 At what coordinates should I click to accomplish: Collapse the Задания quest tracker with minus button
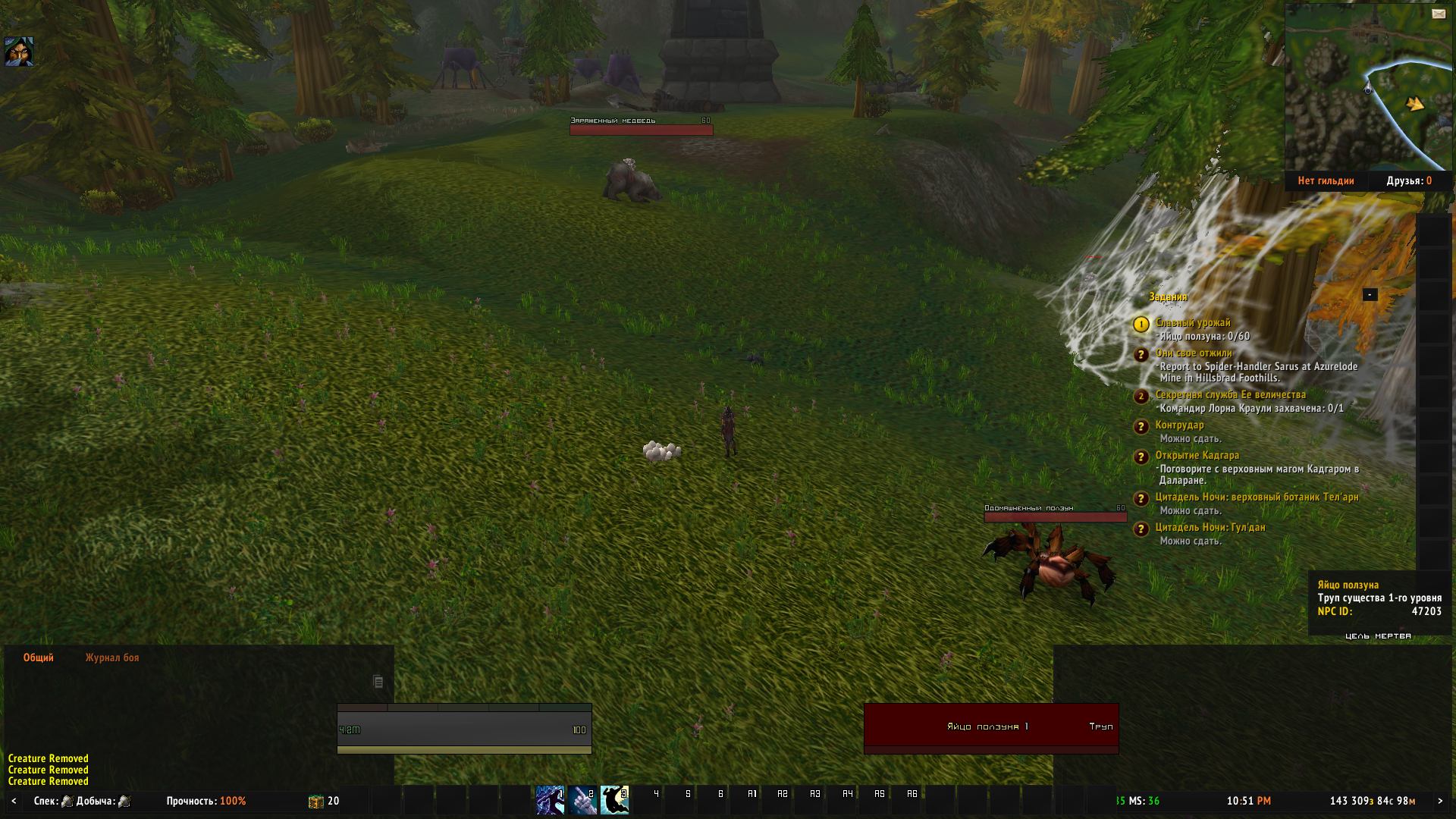coord(1370,294)
